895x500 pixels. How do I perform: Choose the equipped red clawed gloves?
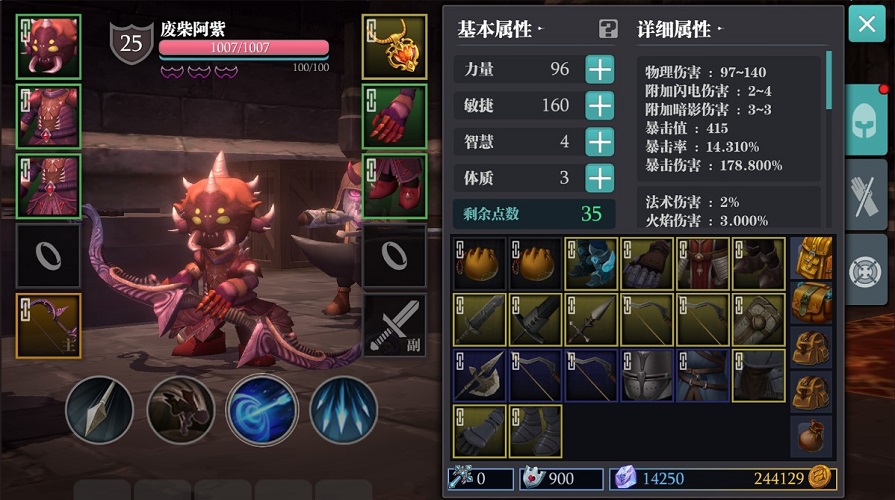pos(394,116)
